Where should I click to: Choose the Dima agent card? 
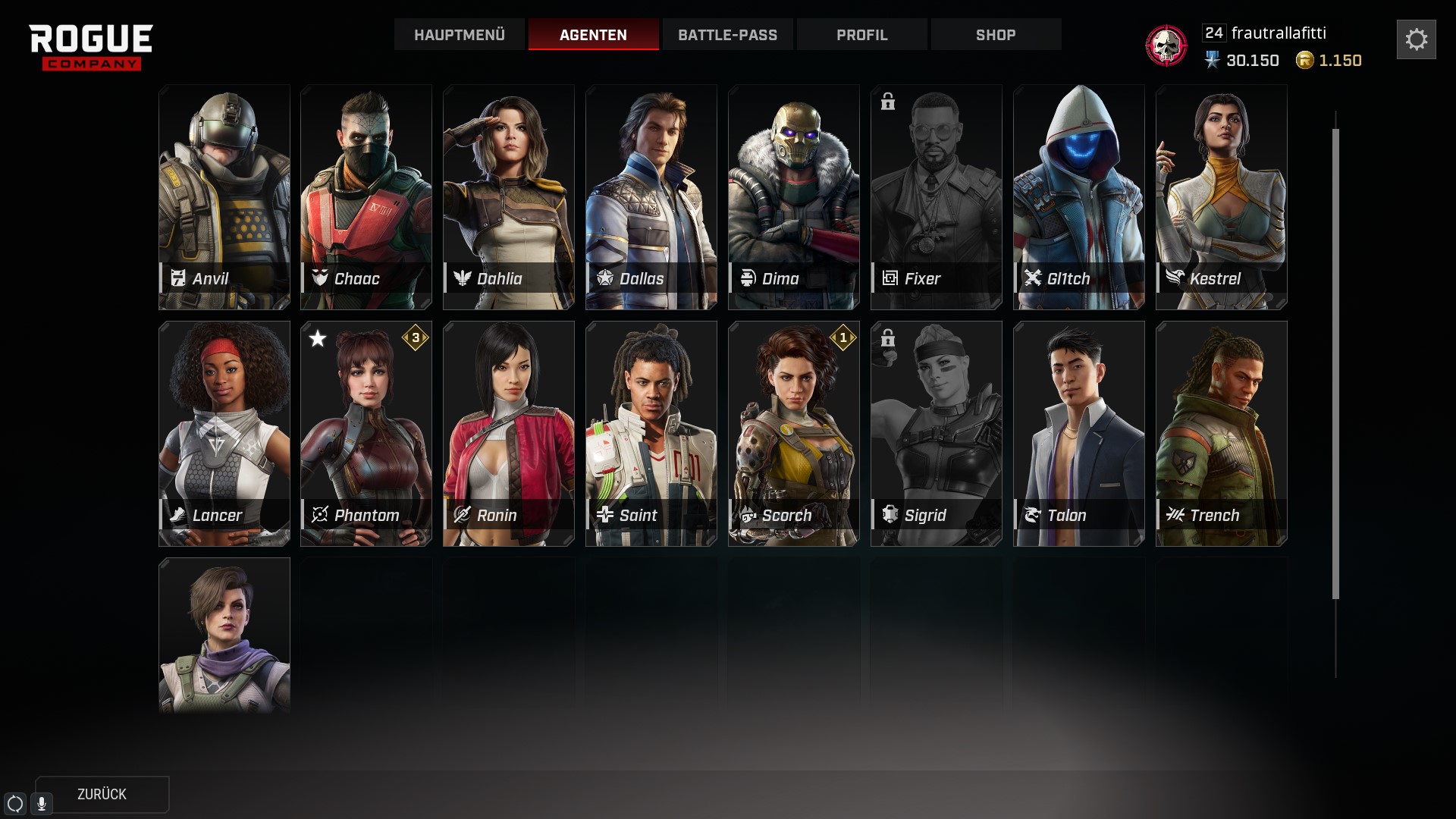(x=794, y=196)
